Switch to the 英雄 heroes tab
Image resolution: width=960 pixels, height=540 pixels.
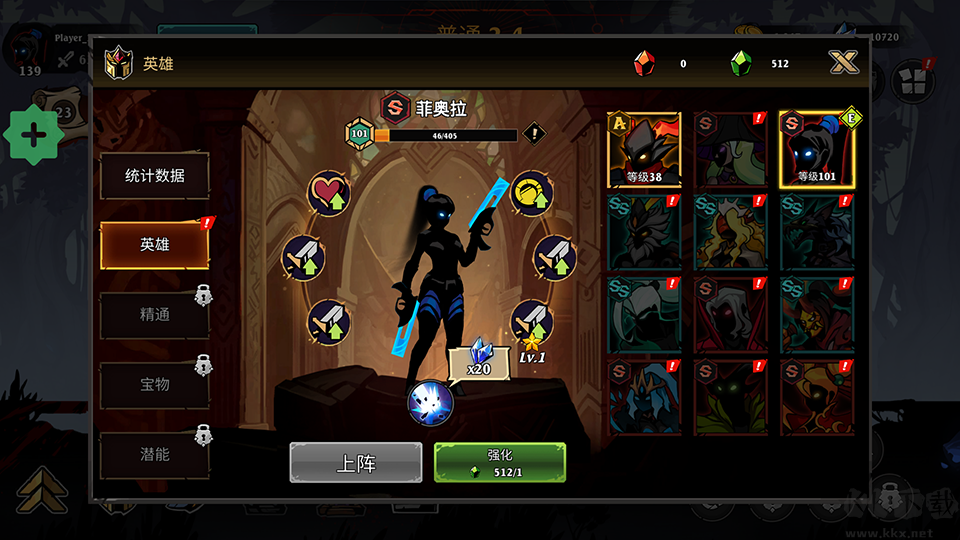coord(154,244)
